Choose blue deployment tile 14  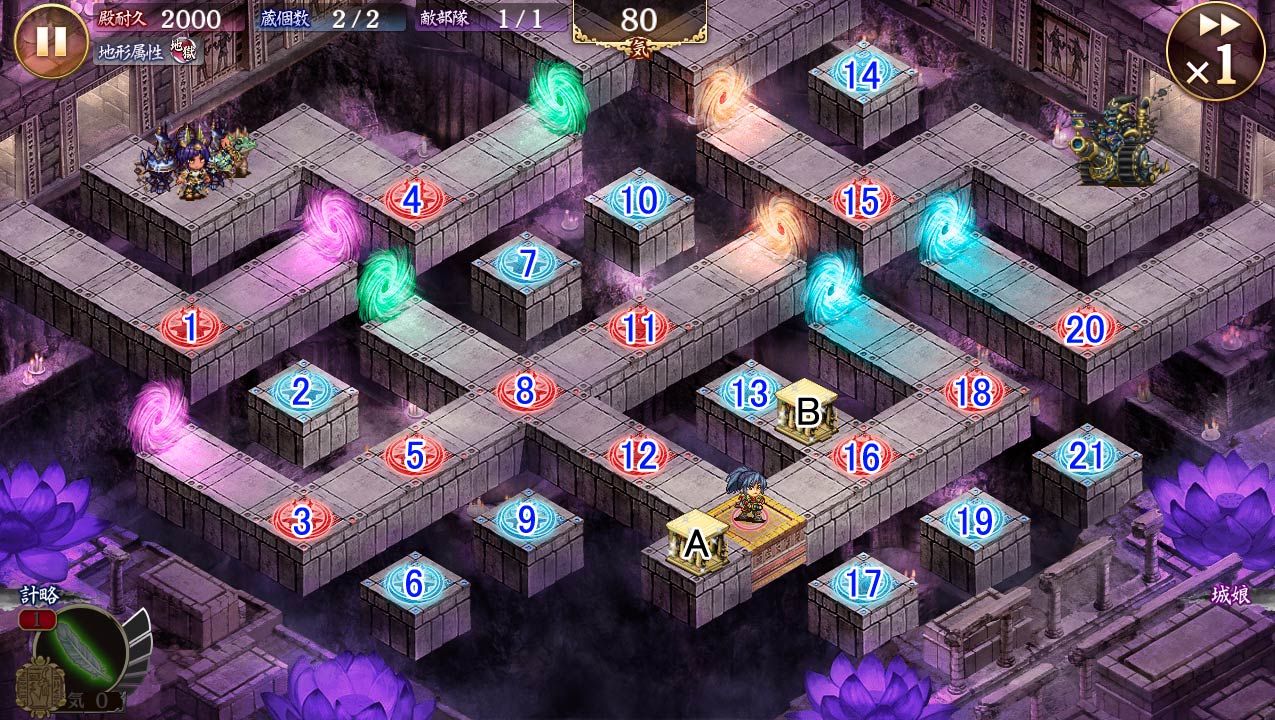[x=862, y=74]
